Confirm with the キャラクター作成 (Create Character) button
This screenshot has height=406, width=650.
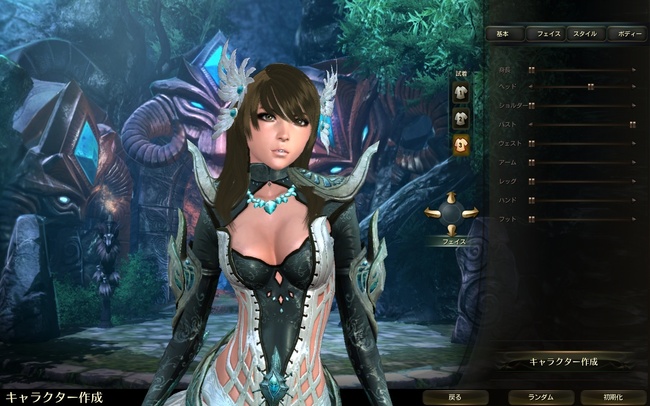click(x=563, y=361)
